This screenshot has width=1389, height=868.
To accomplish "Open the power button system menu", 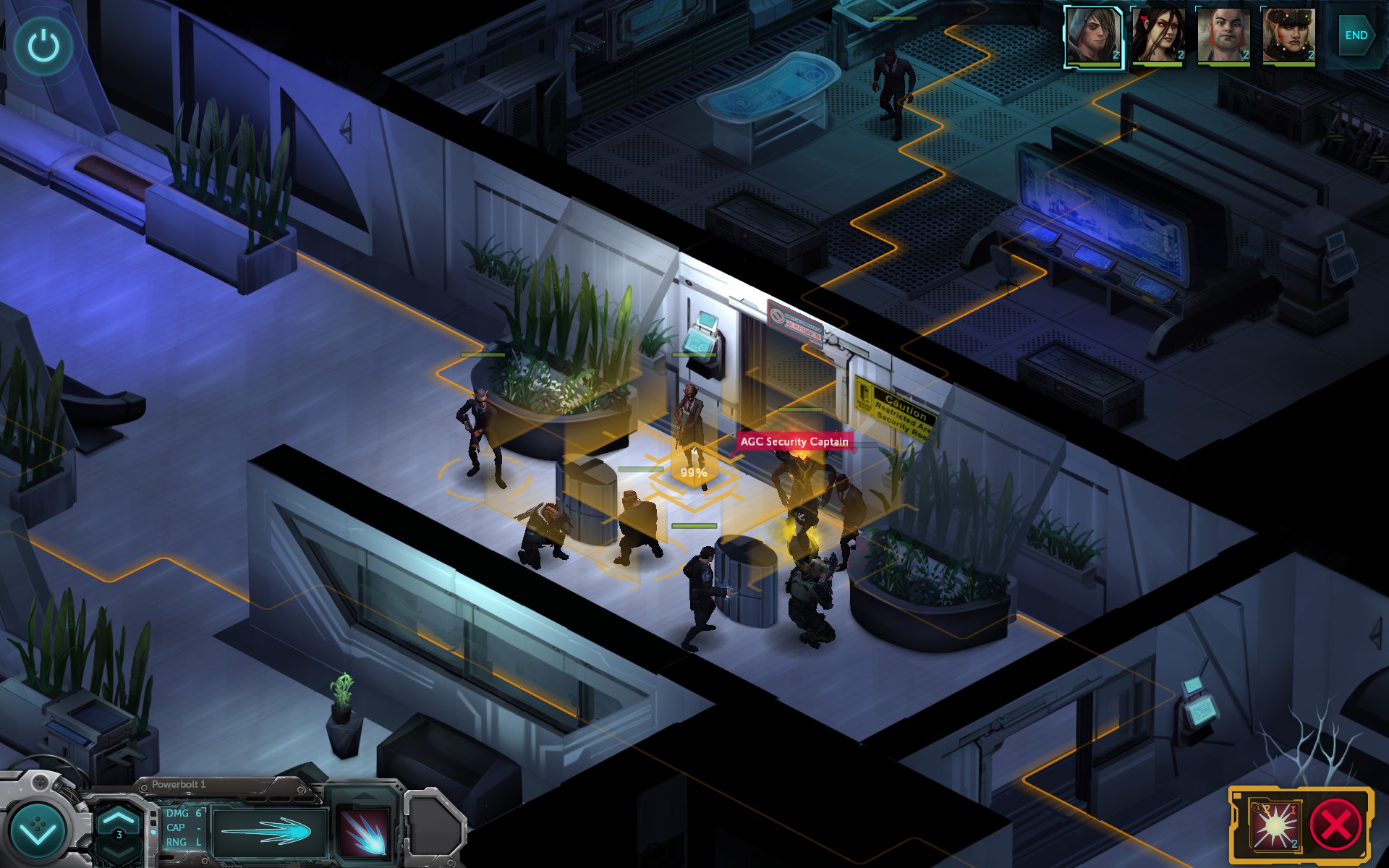I will pos(43,46).
